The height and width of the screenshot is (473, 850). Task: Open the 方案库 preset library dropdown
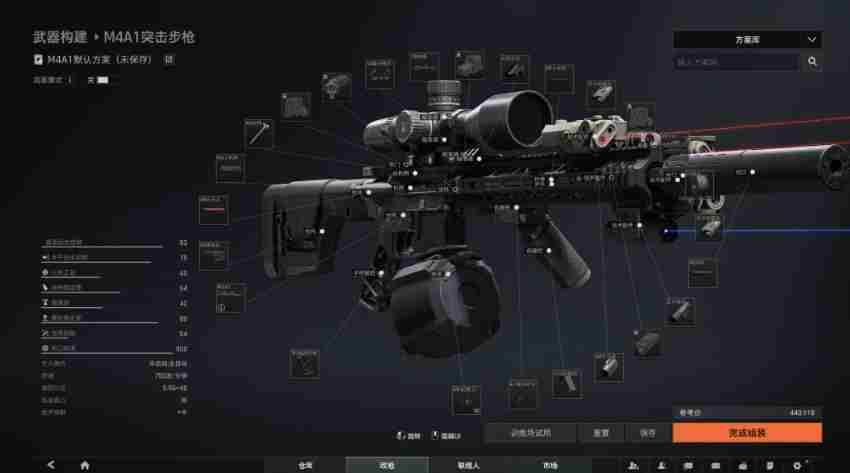747,40
